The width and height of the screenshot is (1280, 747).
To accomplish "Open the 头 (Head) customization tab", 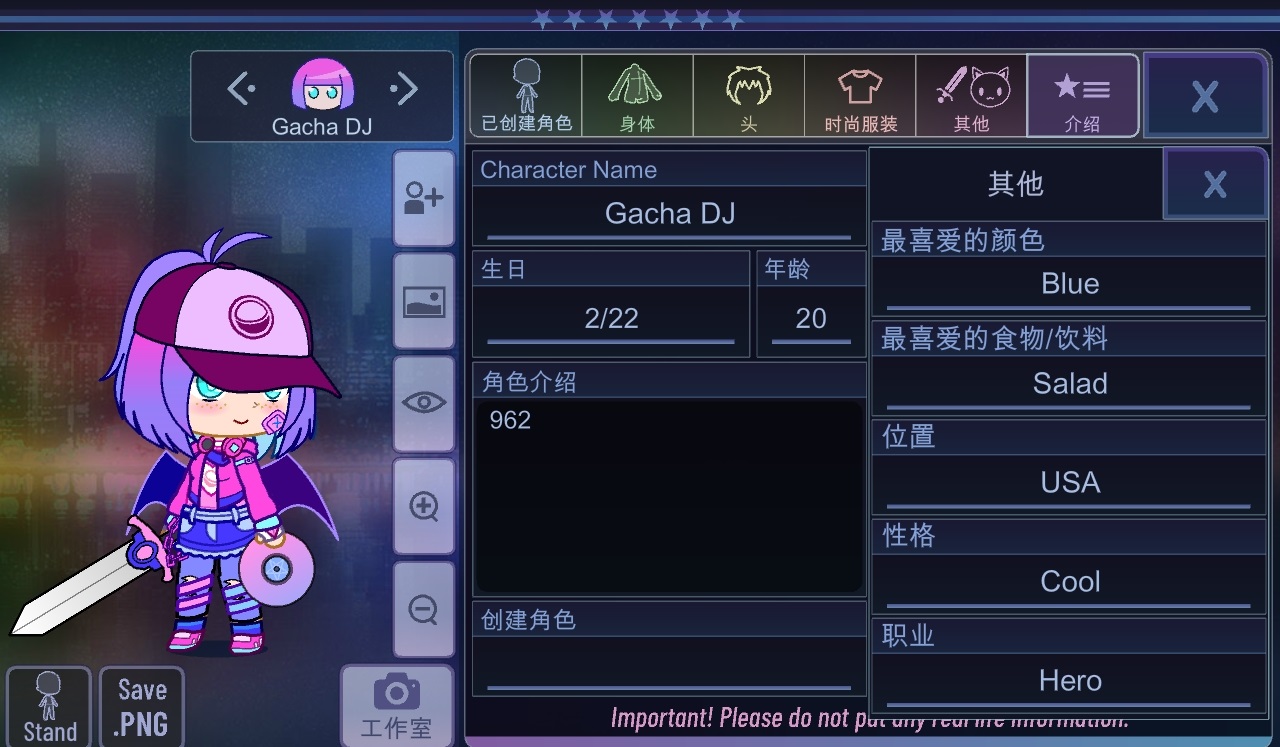I will pos(748,95).
